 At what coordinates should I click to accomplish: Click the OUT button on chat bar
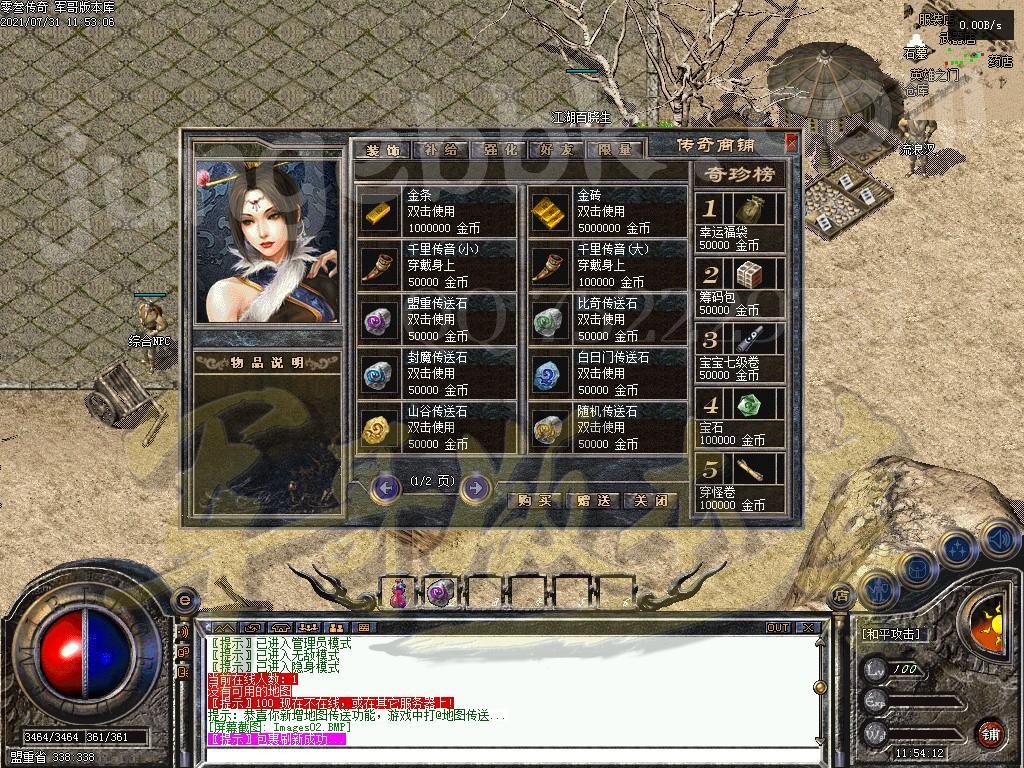click(x=778, y=627)
